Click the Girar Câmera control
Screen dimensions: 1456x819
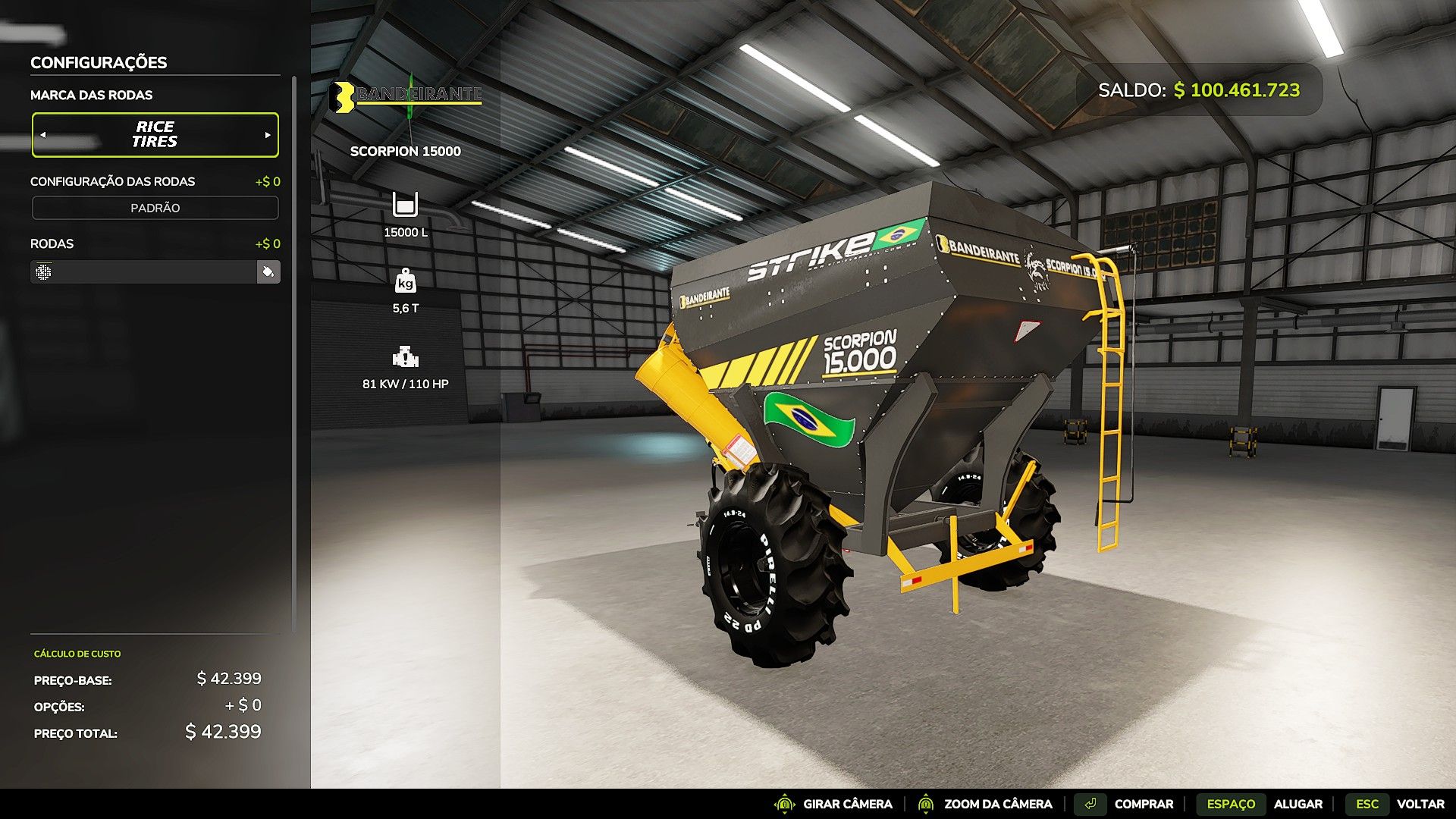click(833, 804)
